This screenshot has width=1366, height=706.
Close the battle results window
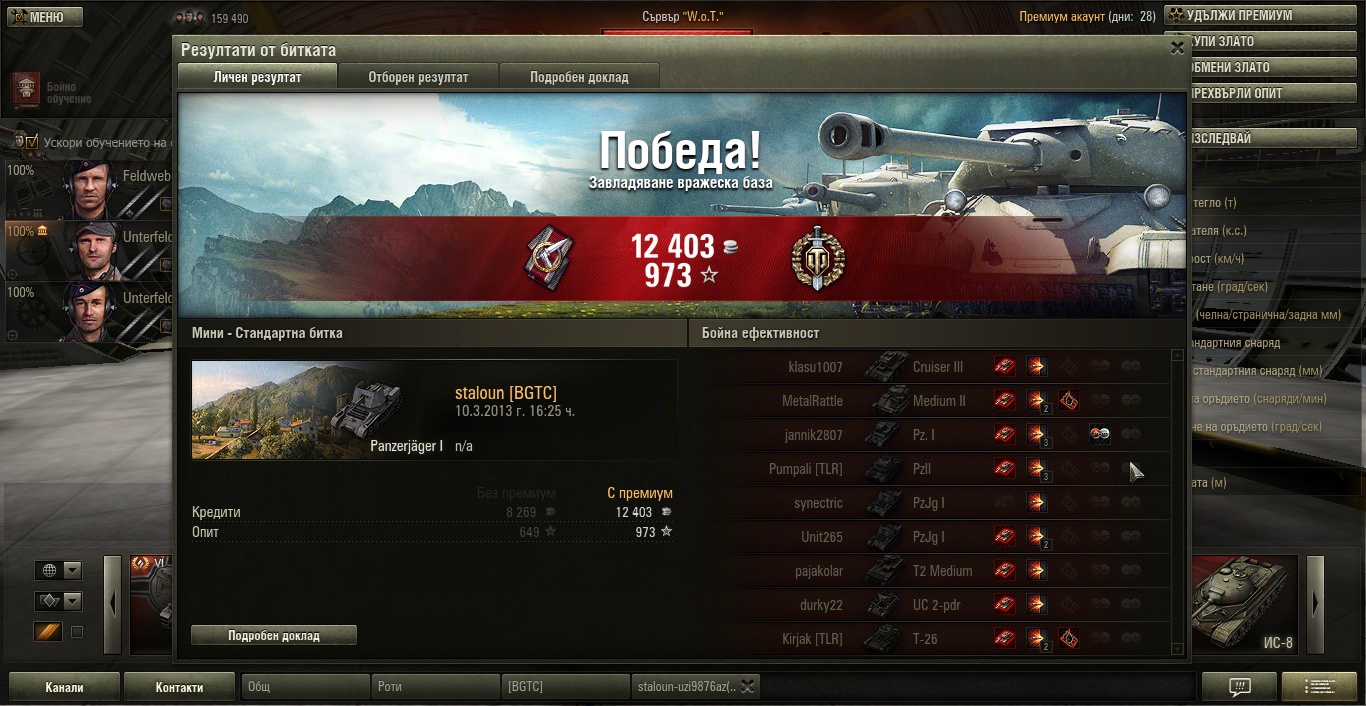click(1176, 47)
